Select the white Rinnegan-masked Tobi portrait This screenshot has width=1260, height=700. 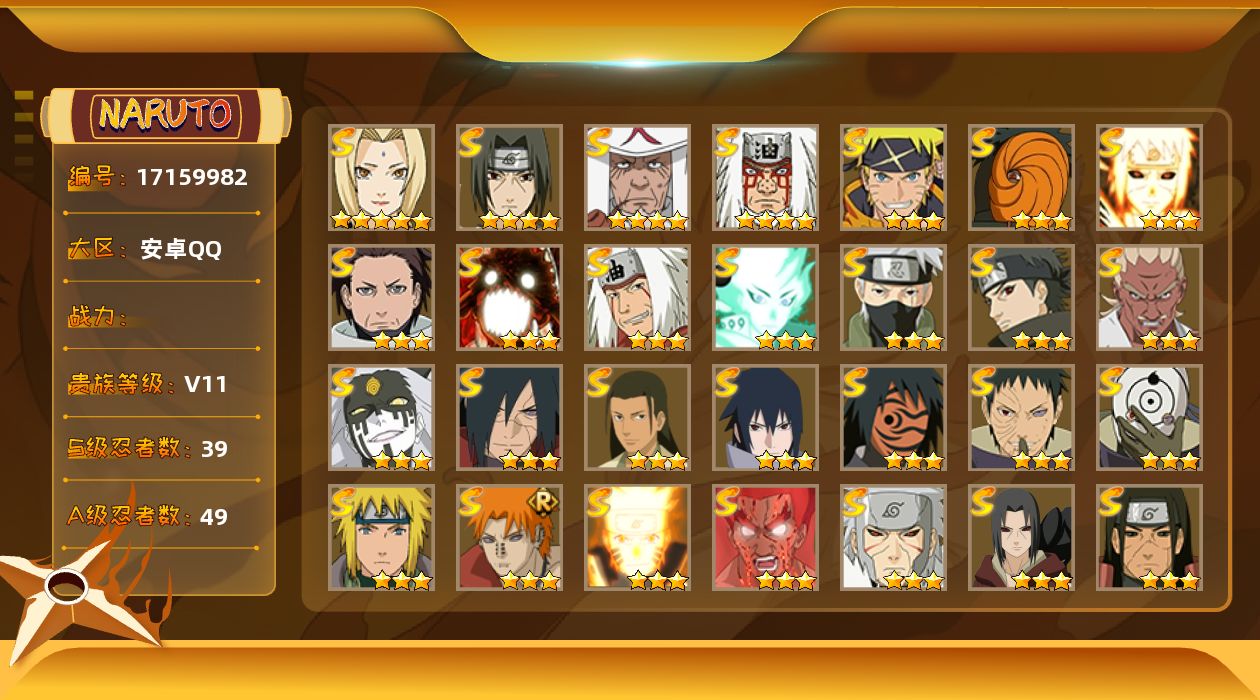1149,417
